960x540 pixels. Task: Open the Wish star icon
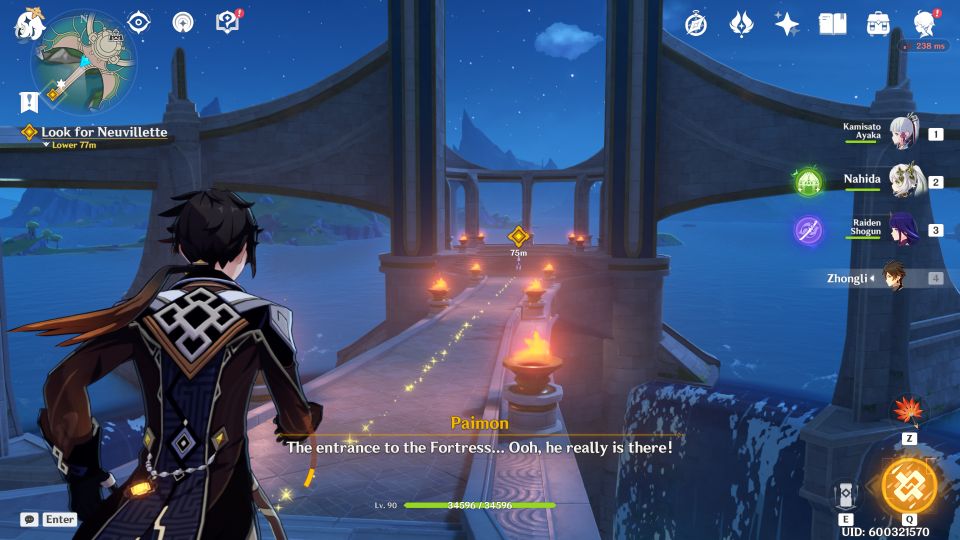click(787, 24)
